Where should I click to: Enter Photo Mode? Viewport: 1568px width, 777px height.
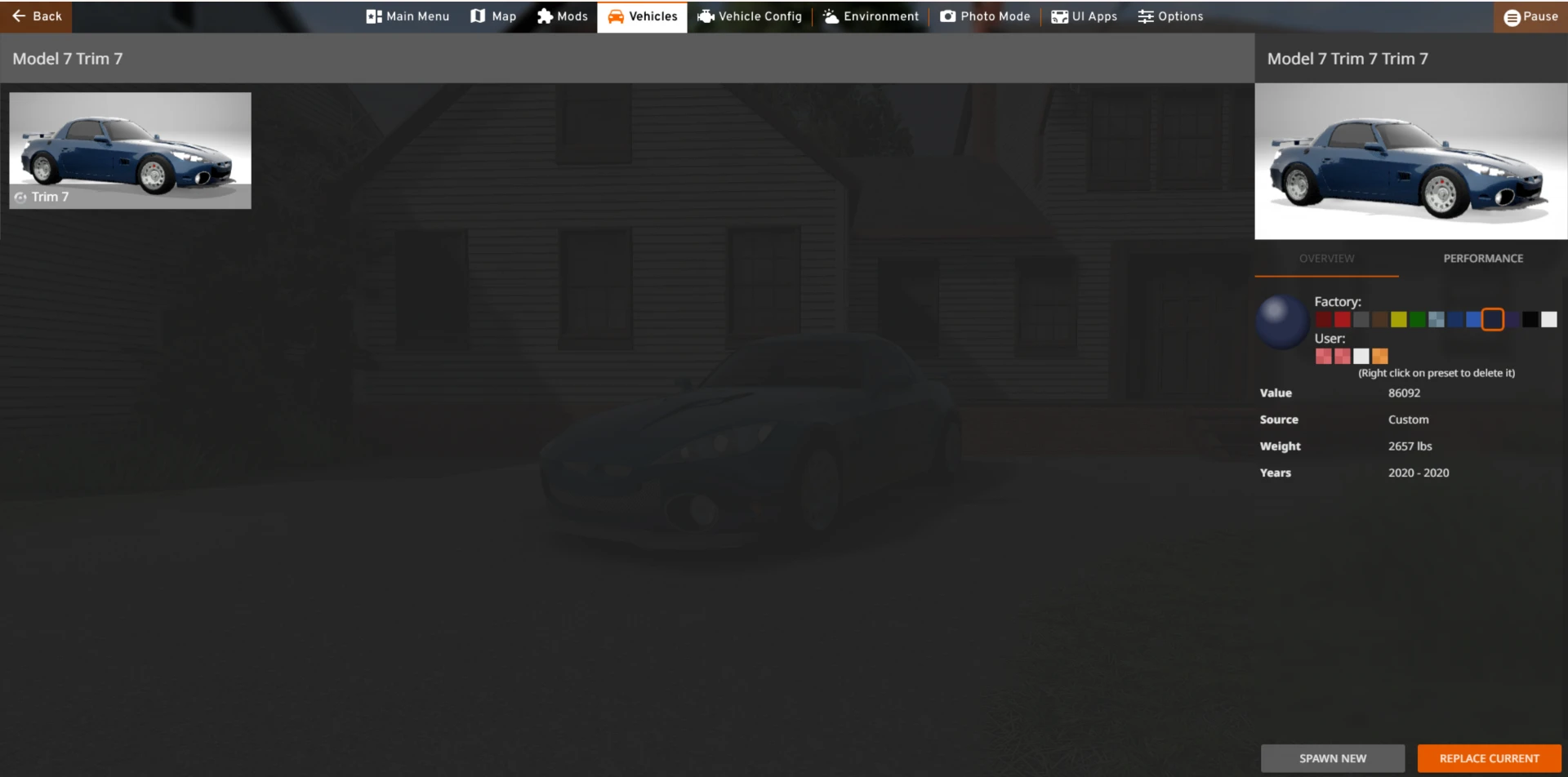click(x=984, y=16)
